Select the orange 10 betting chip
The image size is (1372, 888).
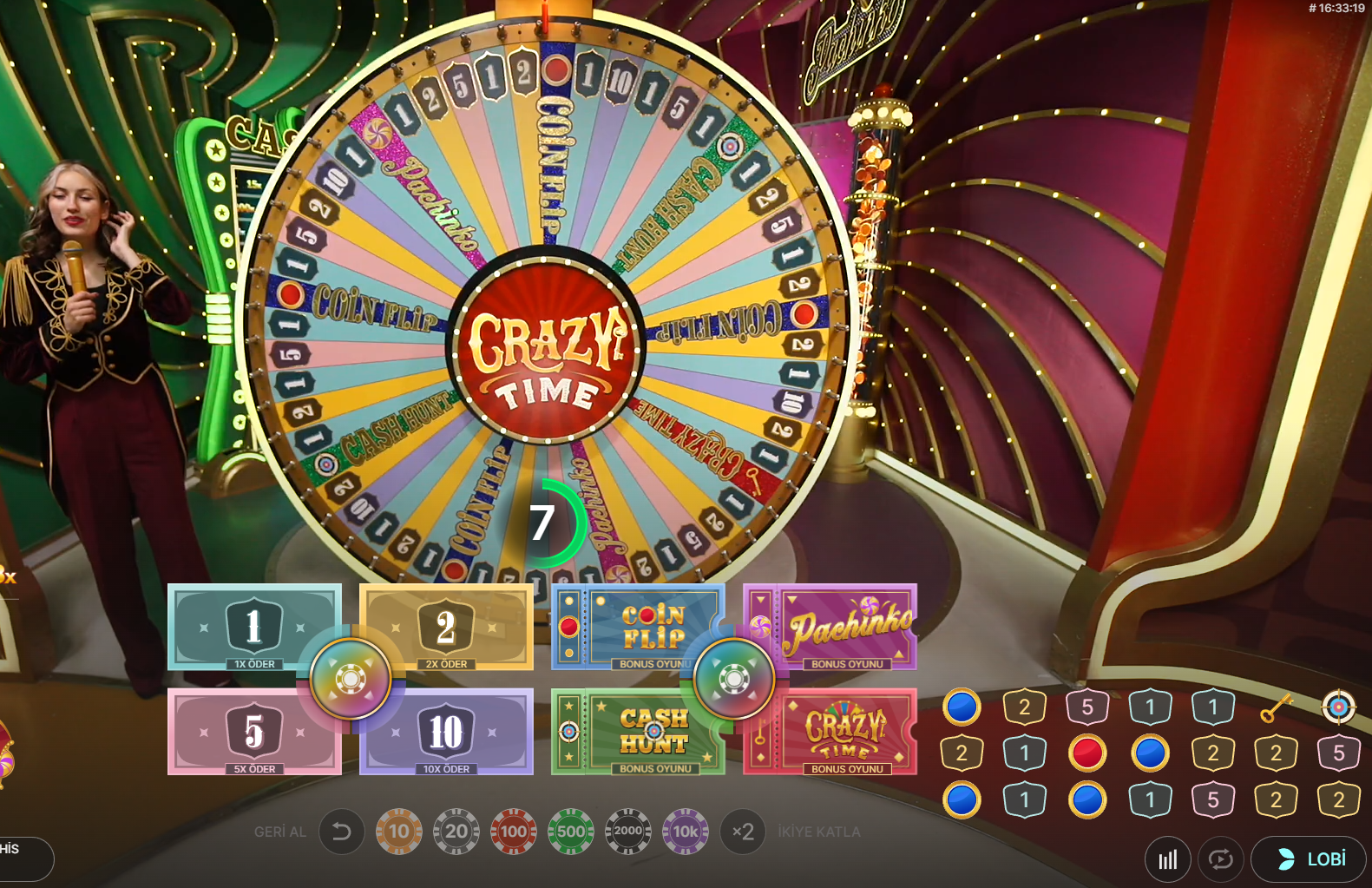(x=399, y=831)
